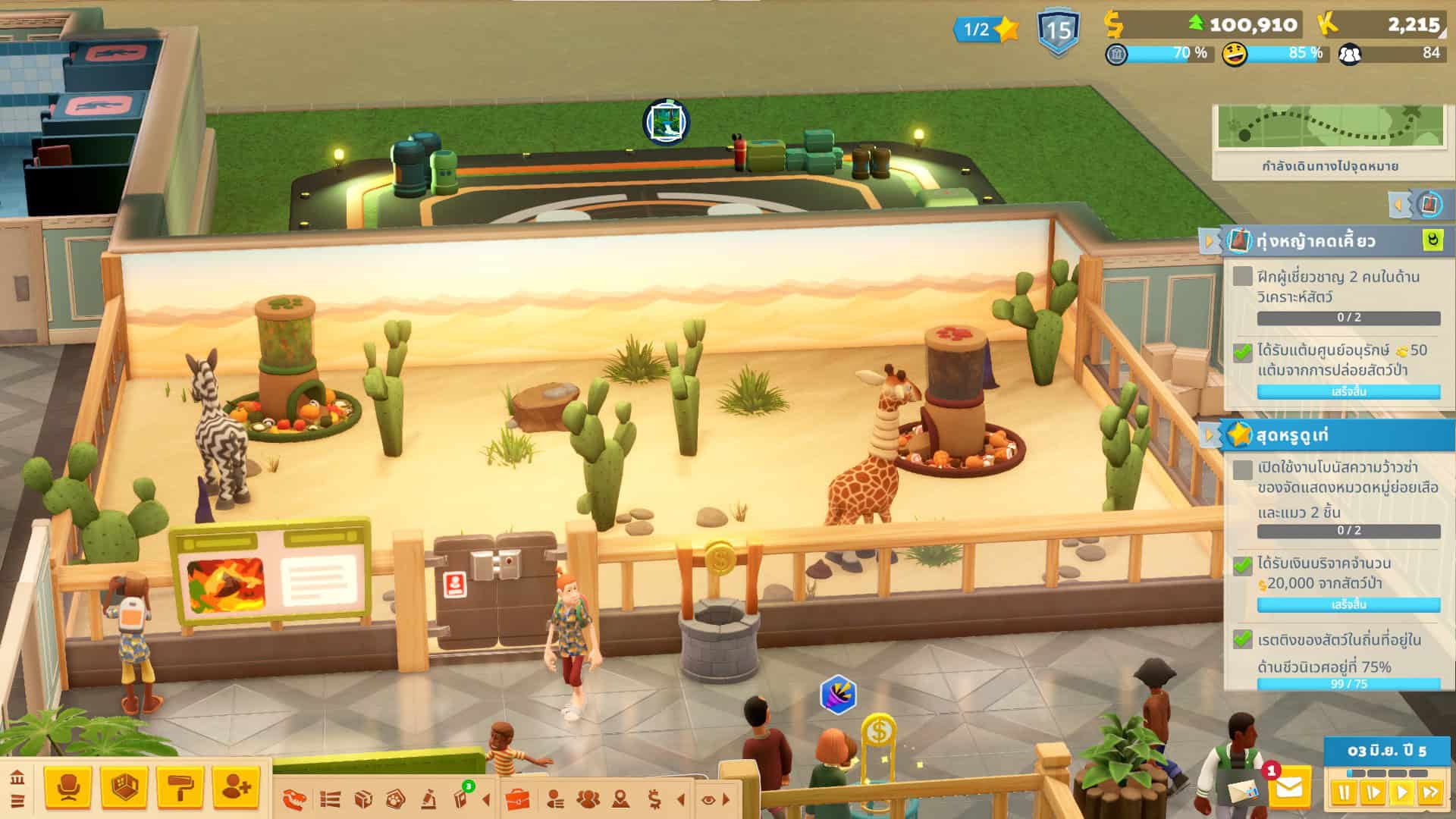The image size is (1456, 819).
Task: Open the mail inbox
Action: 1288,789
